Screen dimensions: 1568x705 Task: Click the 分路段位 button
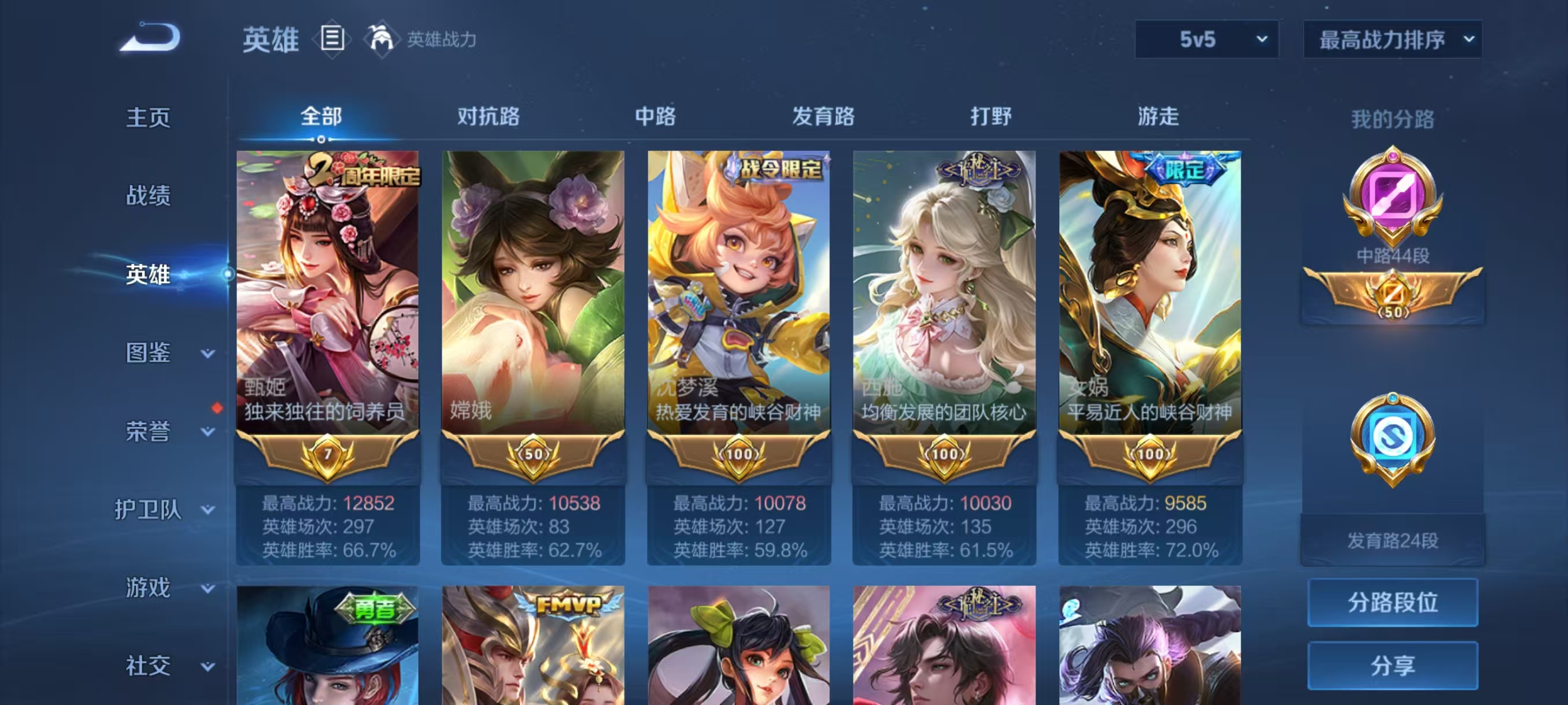(x=1393, y=603)
